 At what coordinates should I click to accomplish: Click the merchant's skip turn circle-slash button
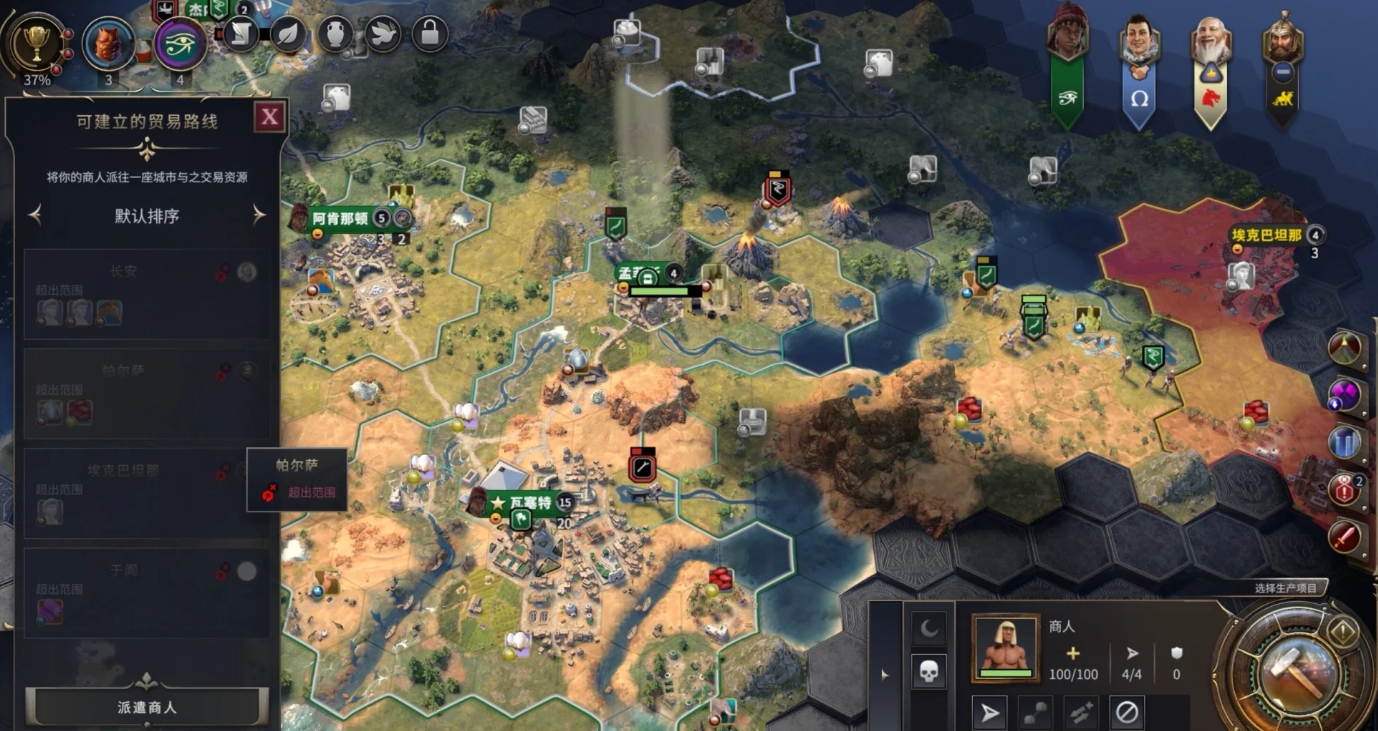click(1127, 713)
